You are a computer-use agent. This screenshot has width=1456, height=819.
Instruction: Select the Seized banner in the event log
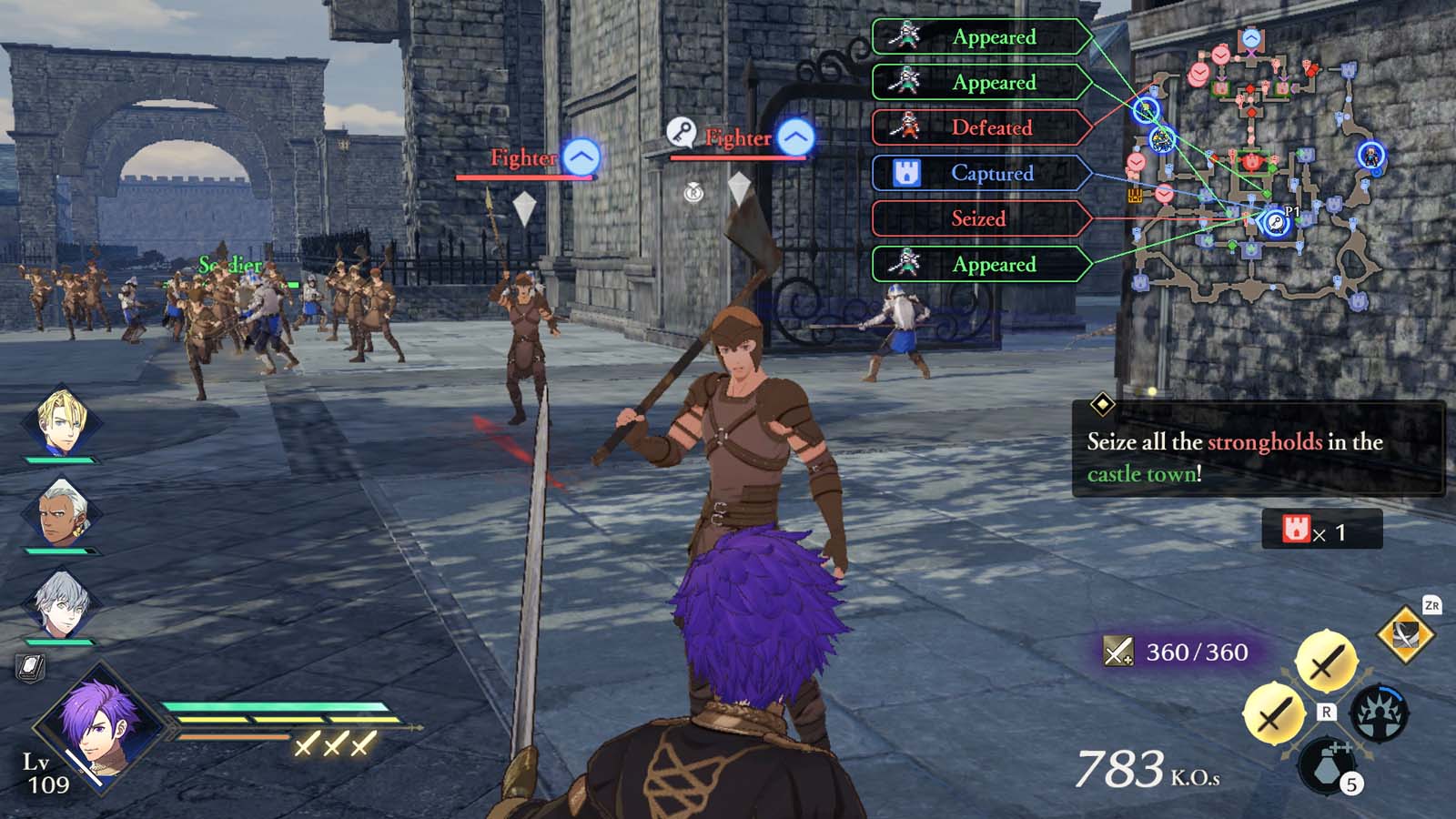click(x=983, y=218)
